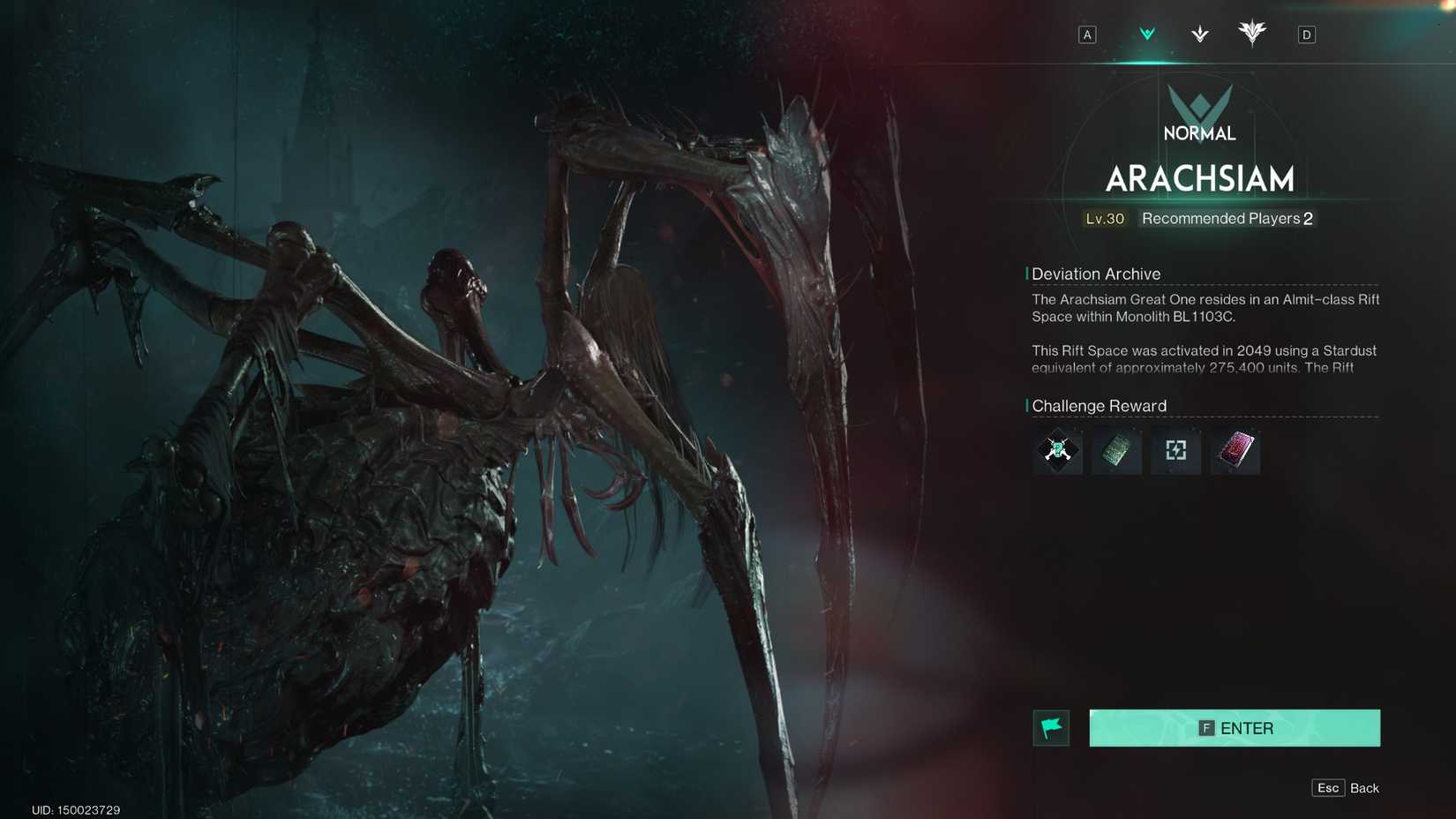Select the Recommended Players 2 label
The image size is (1456, 819).
click(1225, 218)
